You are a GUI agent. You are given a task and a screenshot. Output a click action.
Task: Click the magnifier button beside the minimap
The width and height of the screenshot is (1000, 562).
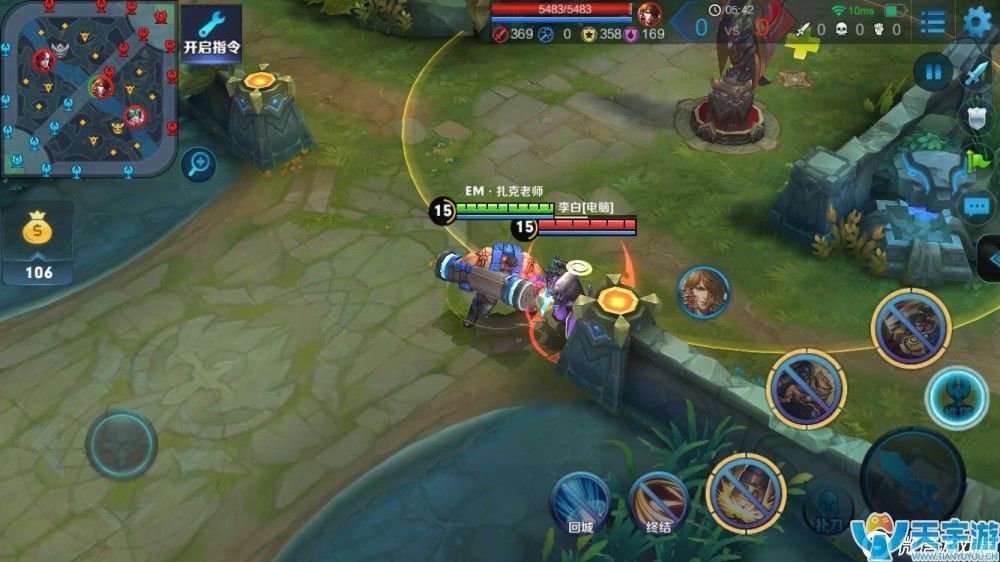pyautogui.click(x=198, y=163)
